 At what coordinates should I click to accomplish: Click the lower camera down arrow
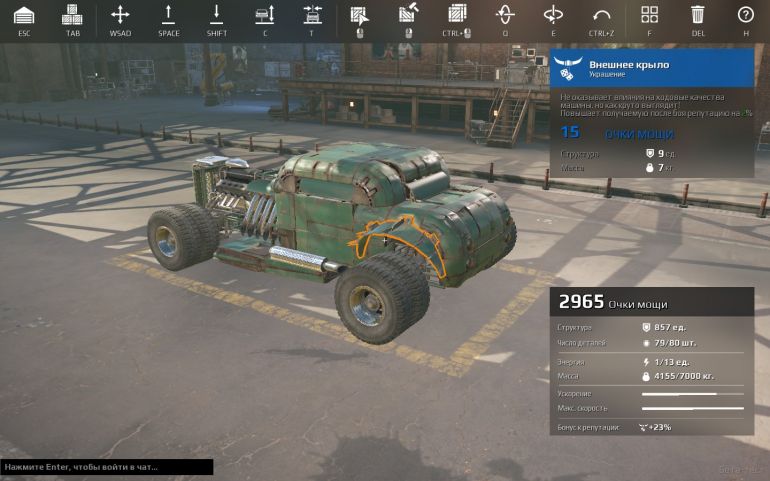click(x=216, y=15)
